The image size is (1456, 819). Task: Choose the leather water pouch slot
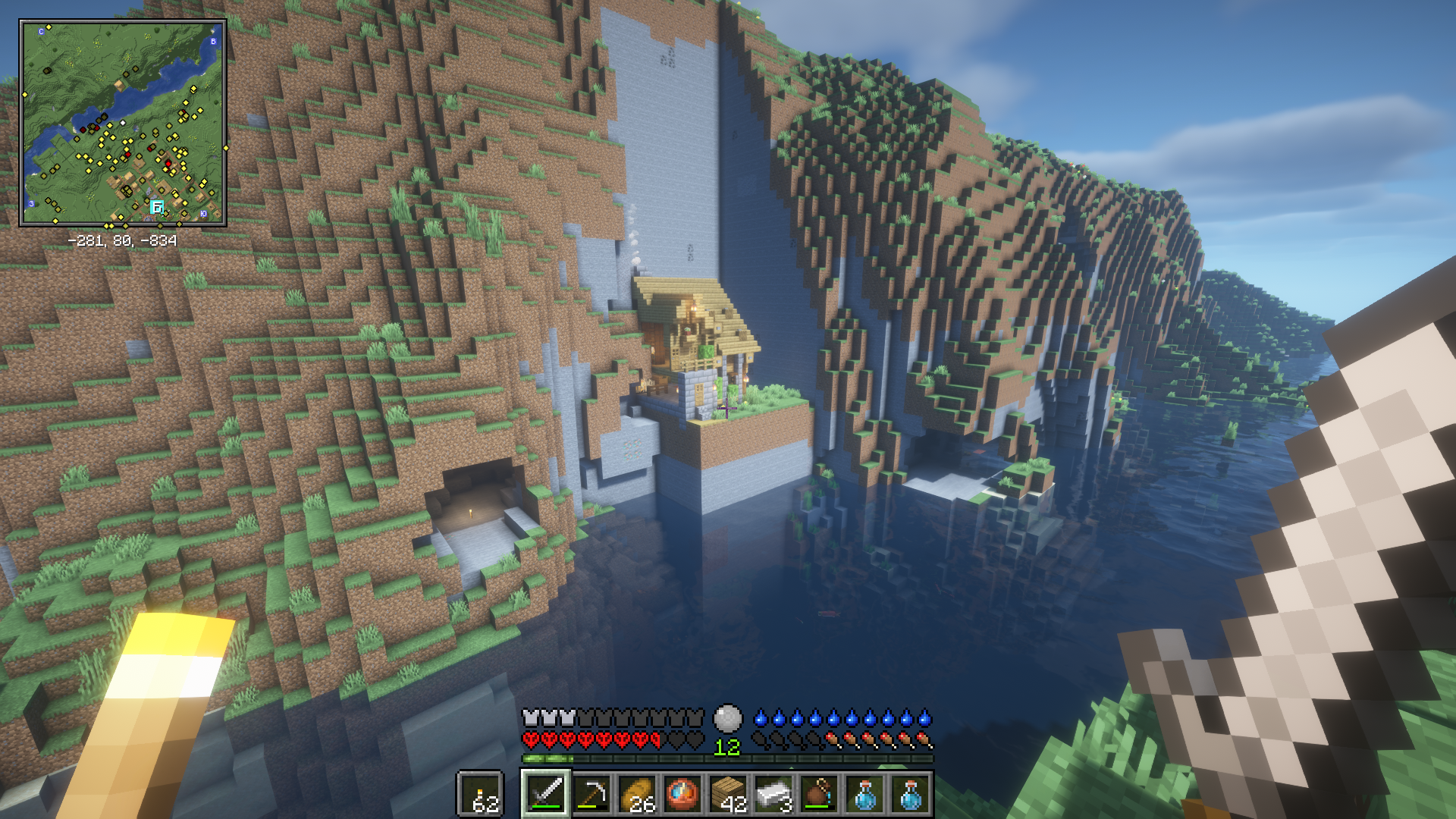820,794
